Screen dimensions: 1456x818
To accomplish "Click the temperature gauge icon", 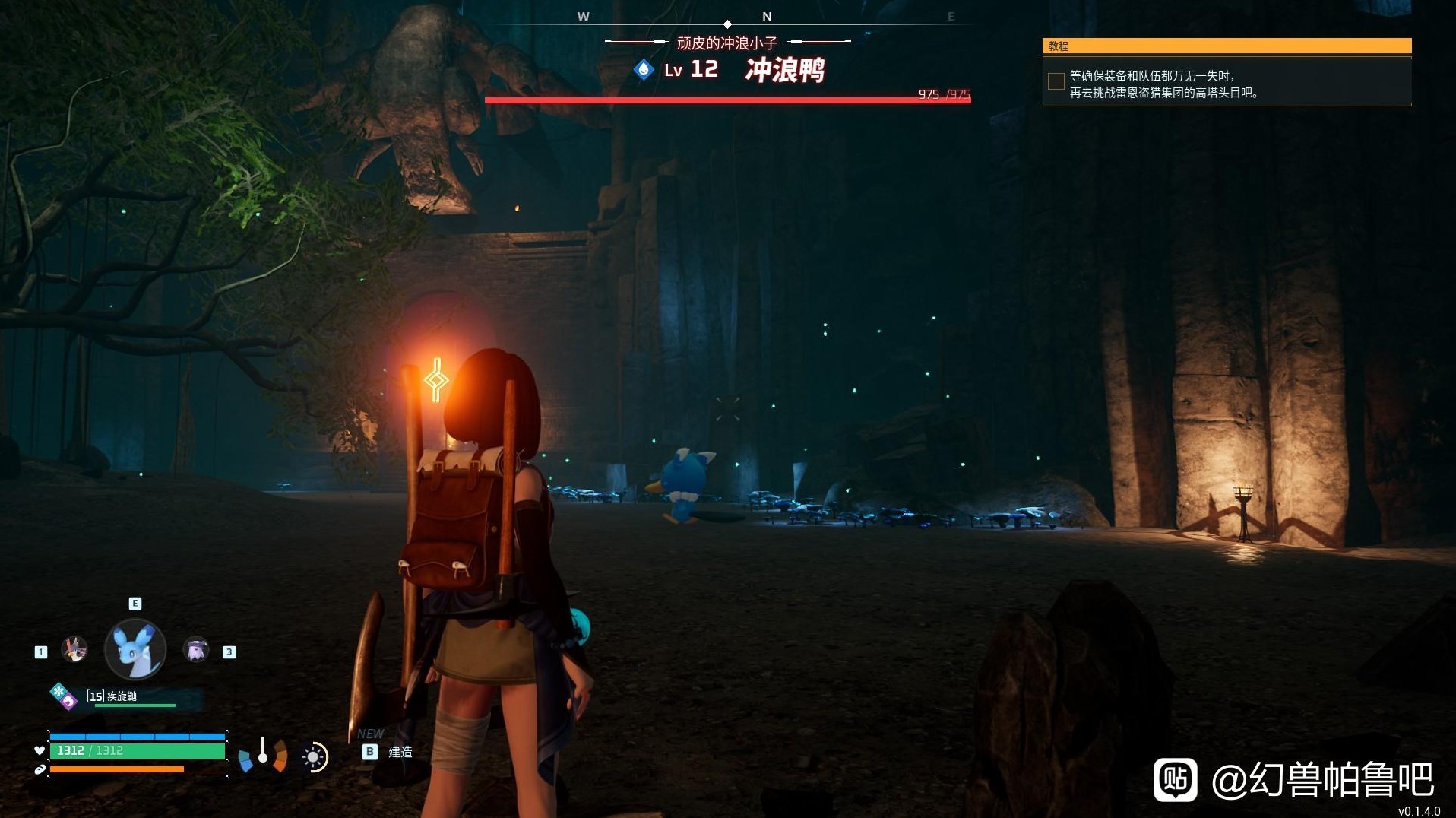I will 263,753.
